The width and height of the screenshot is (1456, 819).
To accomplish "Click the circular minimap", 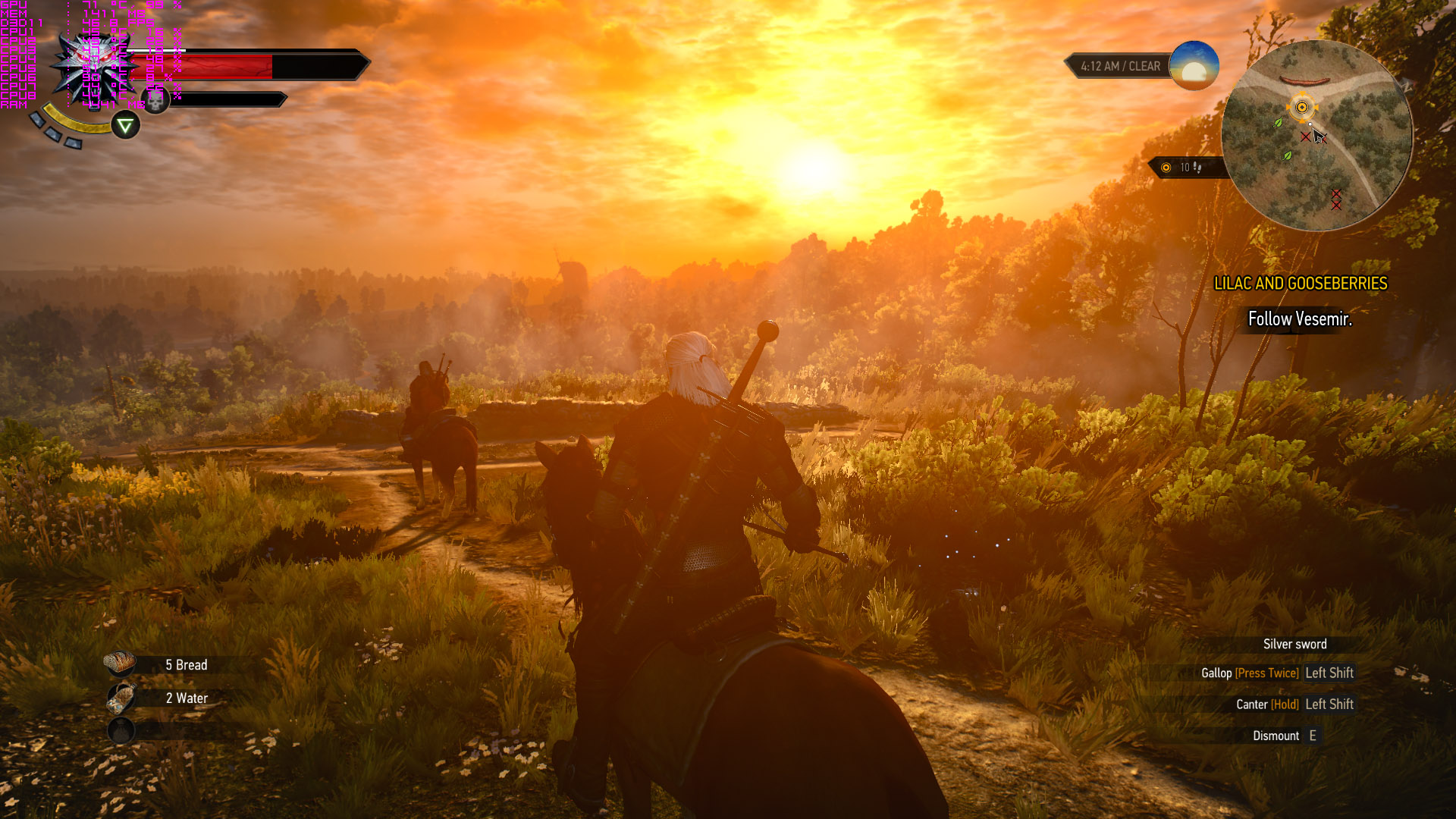I will click(x=1316, y=136).
